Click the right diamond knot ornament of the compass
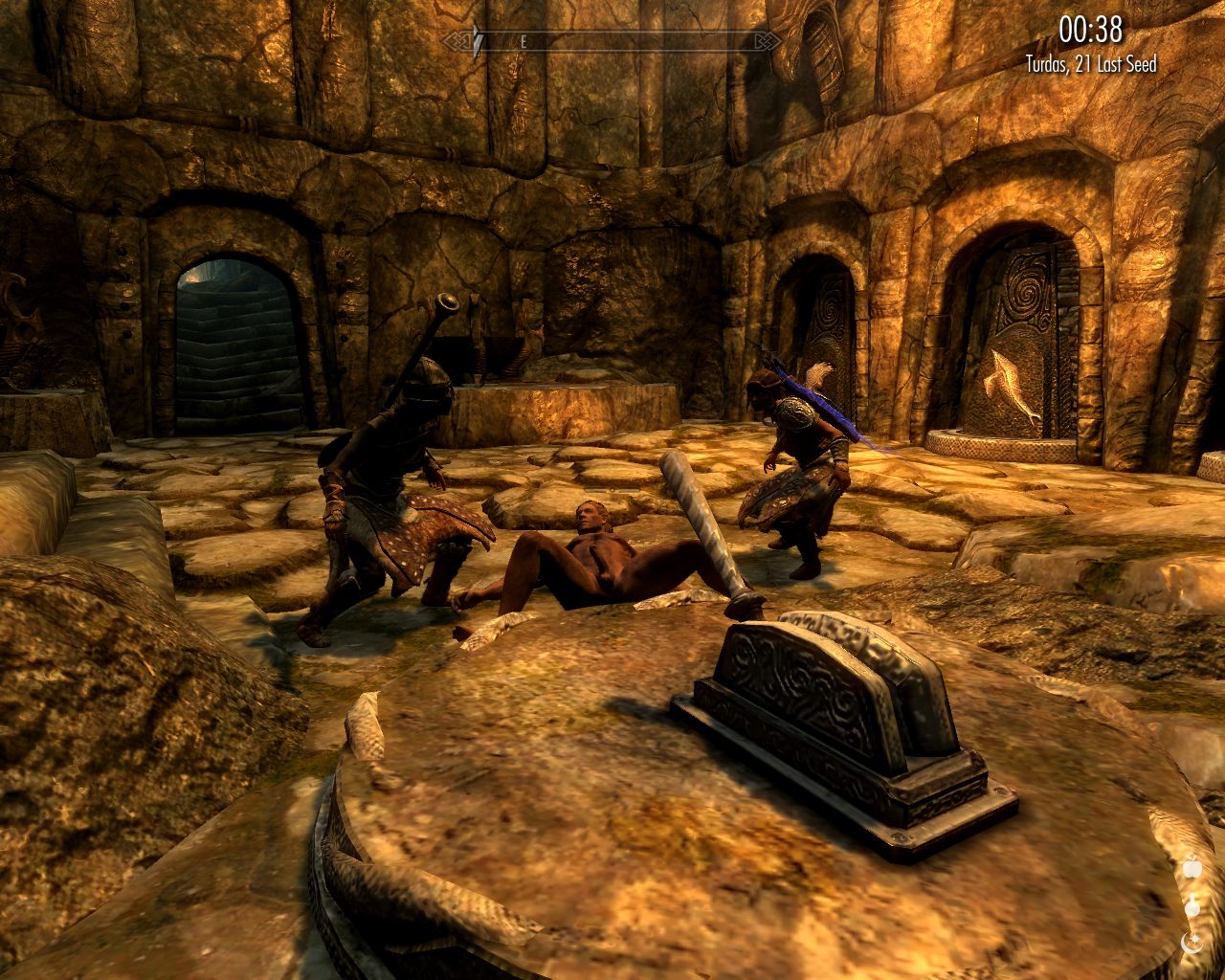Image resolution: width=1225 pixels, height=980 pixels. click(x=768, y=40)
